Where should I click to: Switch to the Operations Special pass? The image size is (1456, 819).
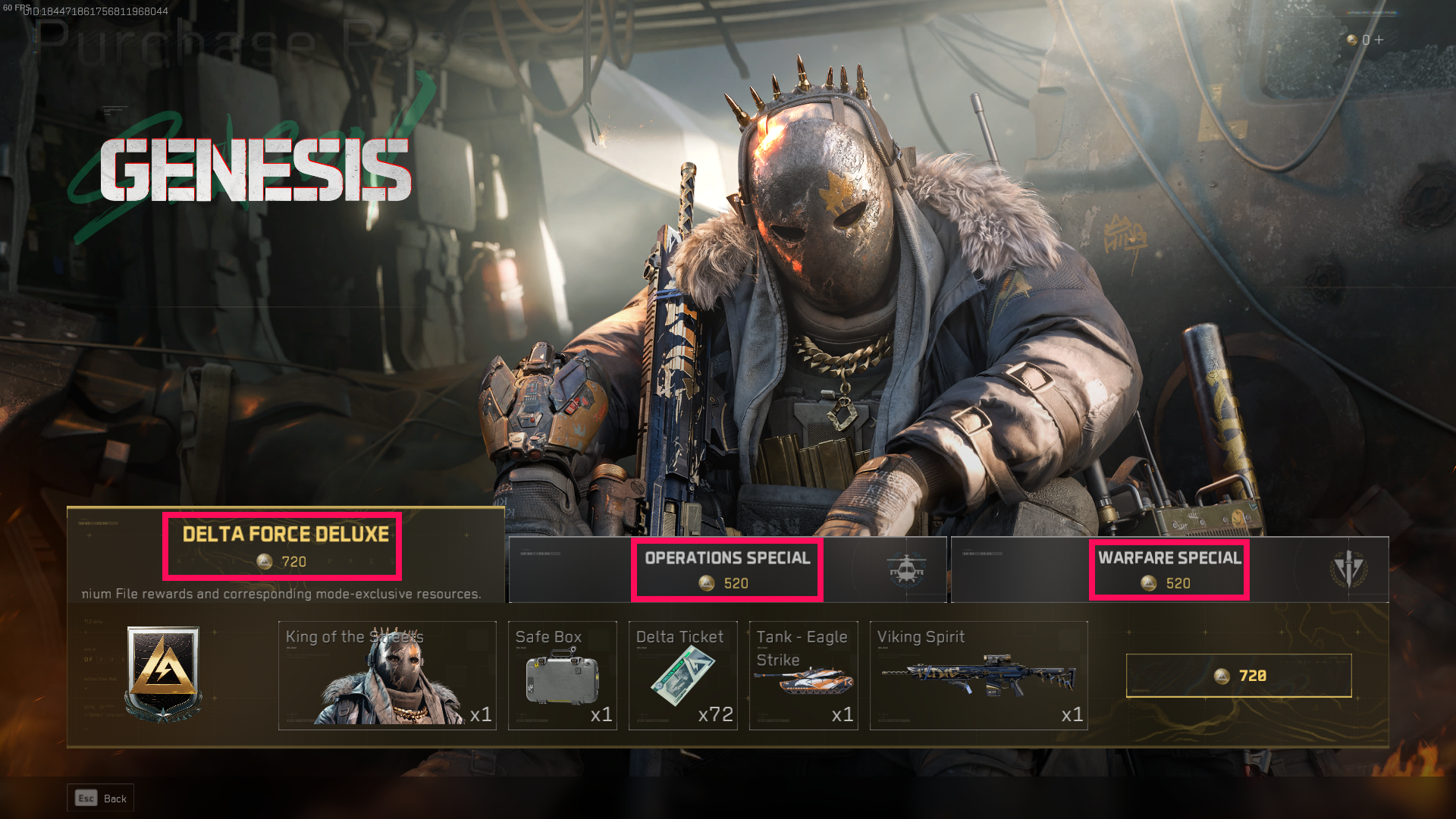726,570
